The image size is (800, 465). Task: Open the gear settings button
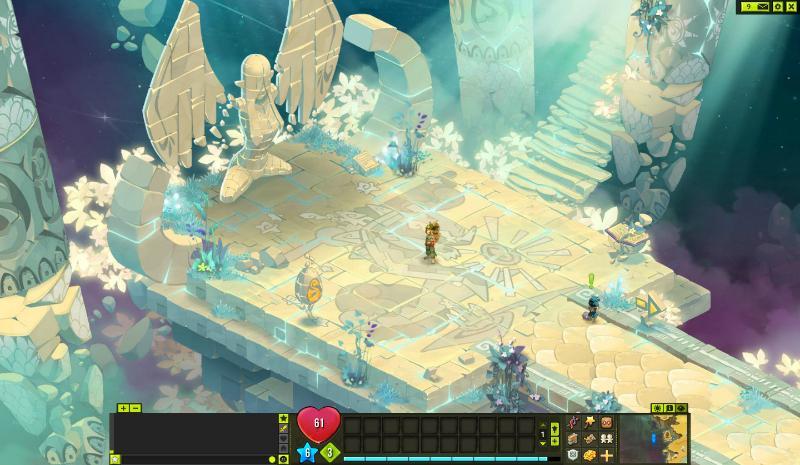(x=778, y=7)
